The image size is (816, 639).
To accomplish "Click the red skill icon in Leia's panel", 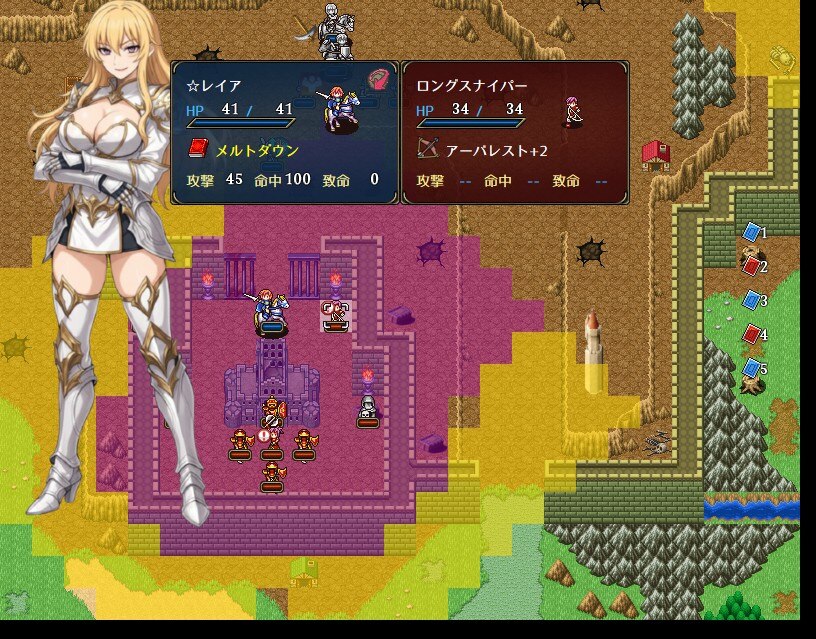I will click(377, 80).
